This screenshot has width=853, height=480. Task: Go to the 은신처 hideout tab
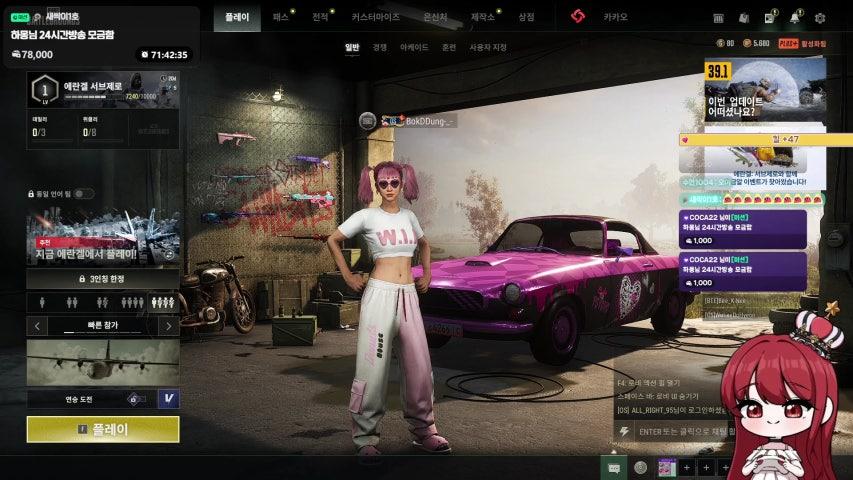tap(435, 17)
